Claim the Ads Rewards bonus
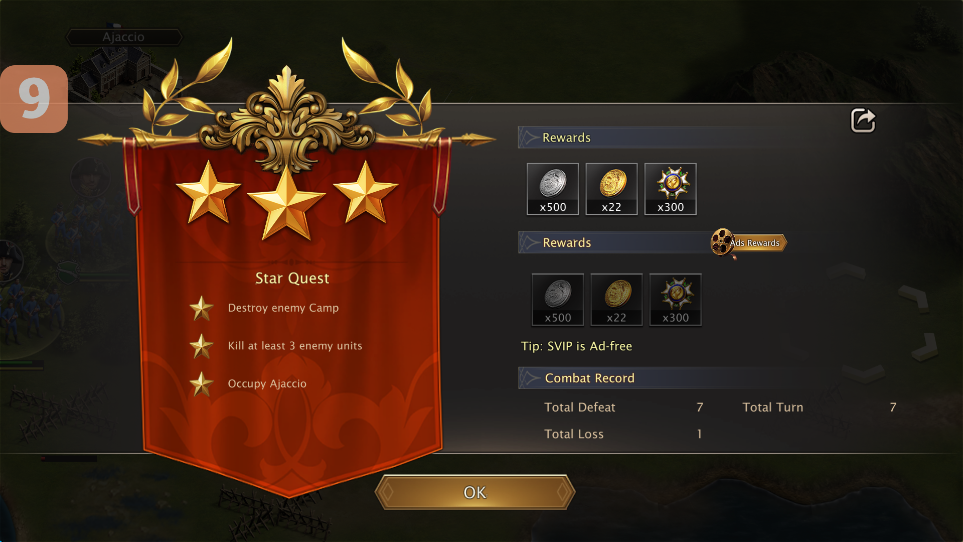The height and width of the screenshot is (542, 963). 749,243
